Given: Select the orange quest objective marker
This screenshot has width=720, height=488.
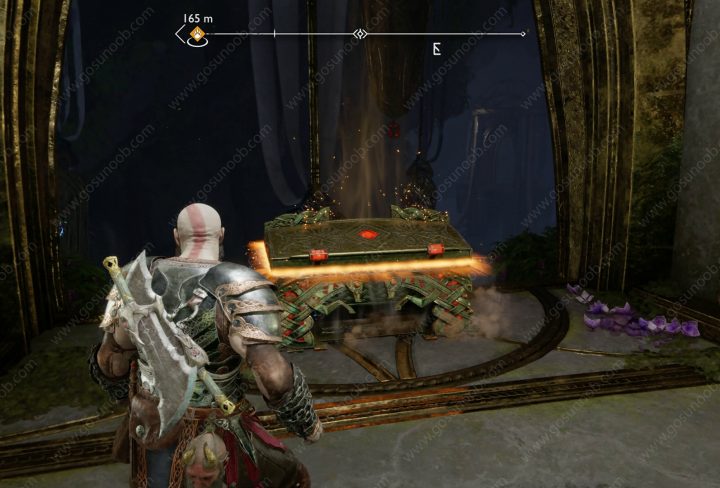Looking at the screenshot, I should pyautogui.click(x=198, y=35).
